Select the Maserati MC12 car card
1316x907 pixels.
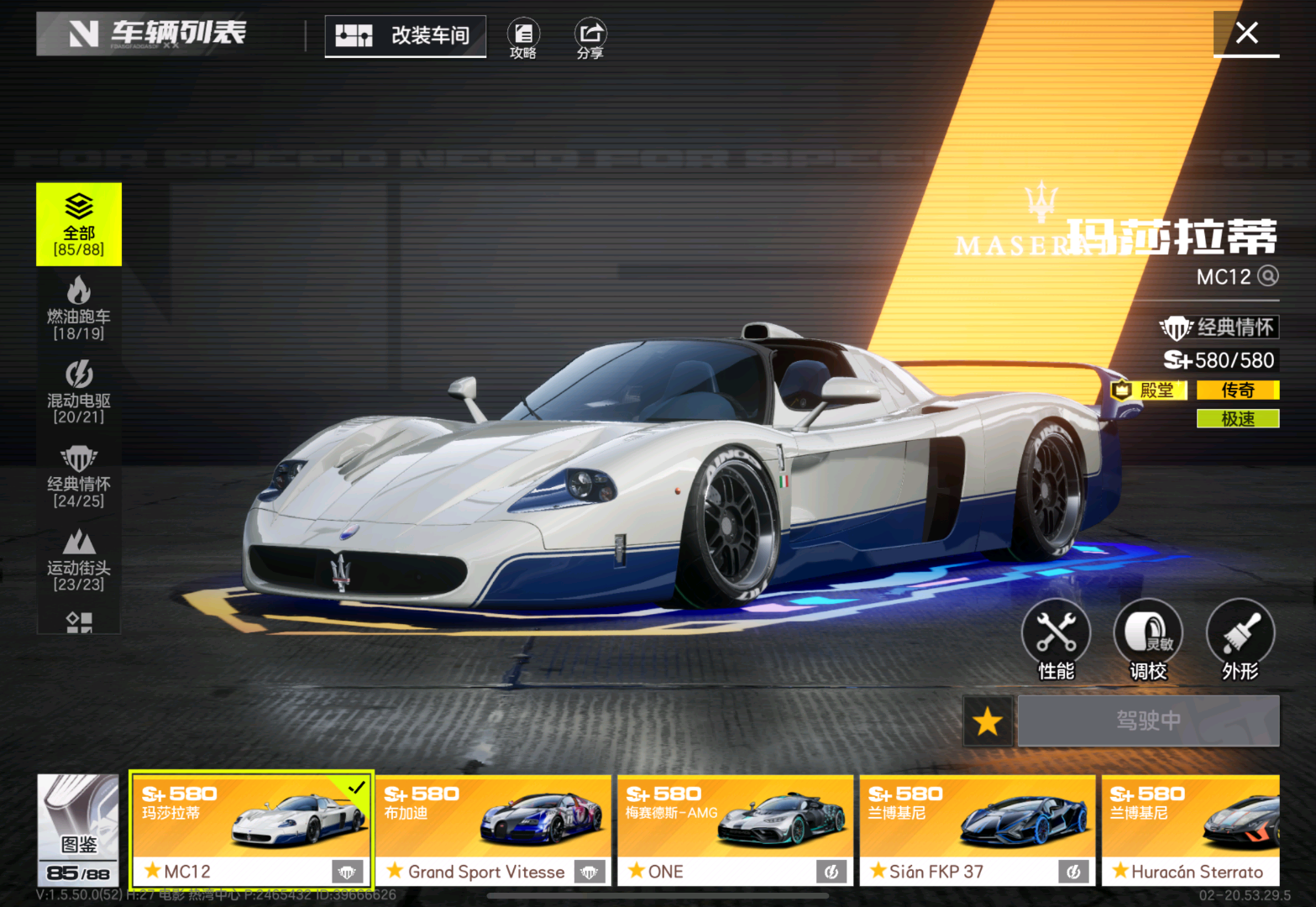coord(250,829)
